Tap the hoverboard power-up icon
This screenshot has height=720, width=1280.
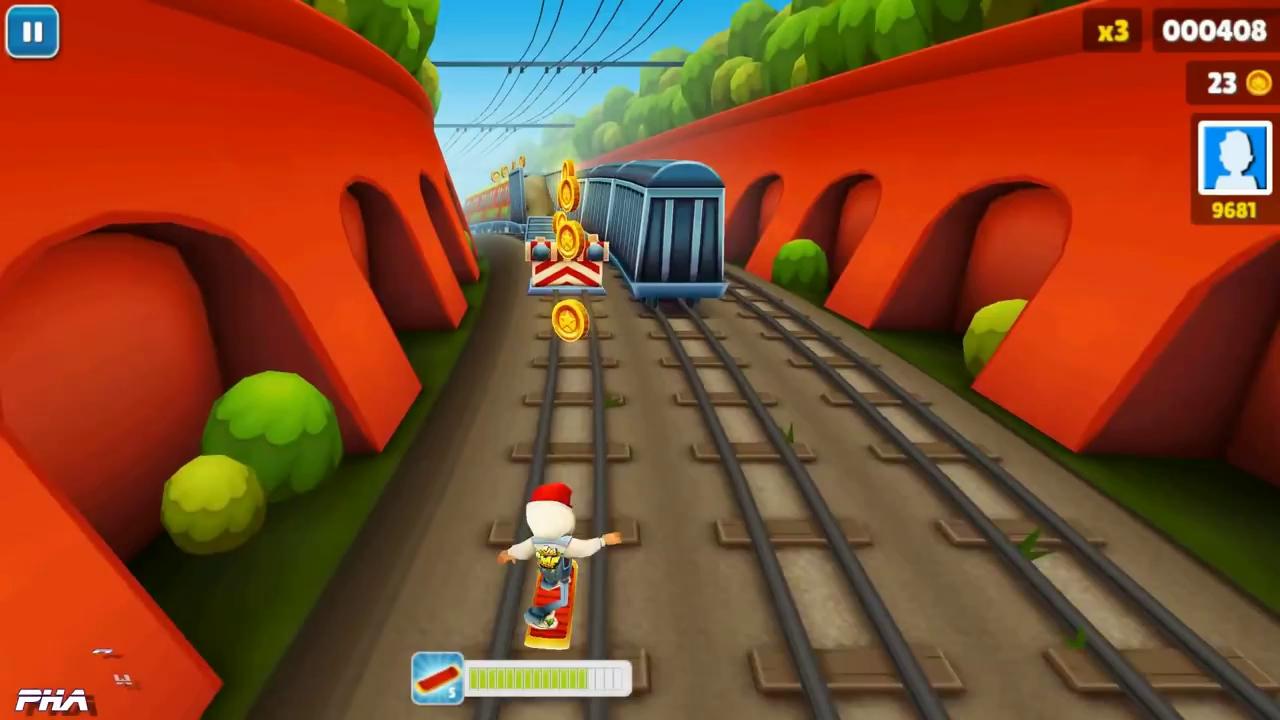pos(438,679)
